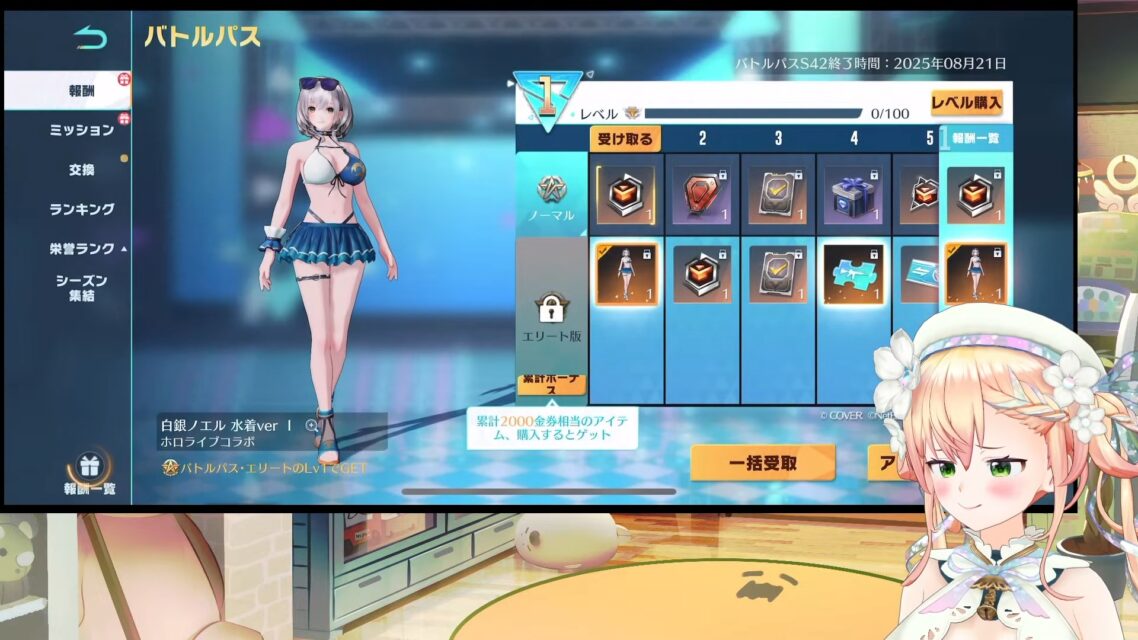Magnify the 白銀ノエル 水着ver skin preview
This screenshot has height=640, width=1138.
click(x=312, y=425)
